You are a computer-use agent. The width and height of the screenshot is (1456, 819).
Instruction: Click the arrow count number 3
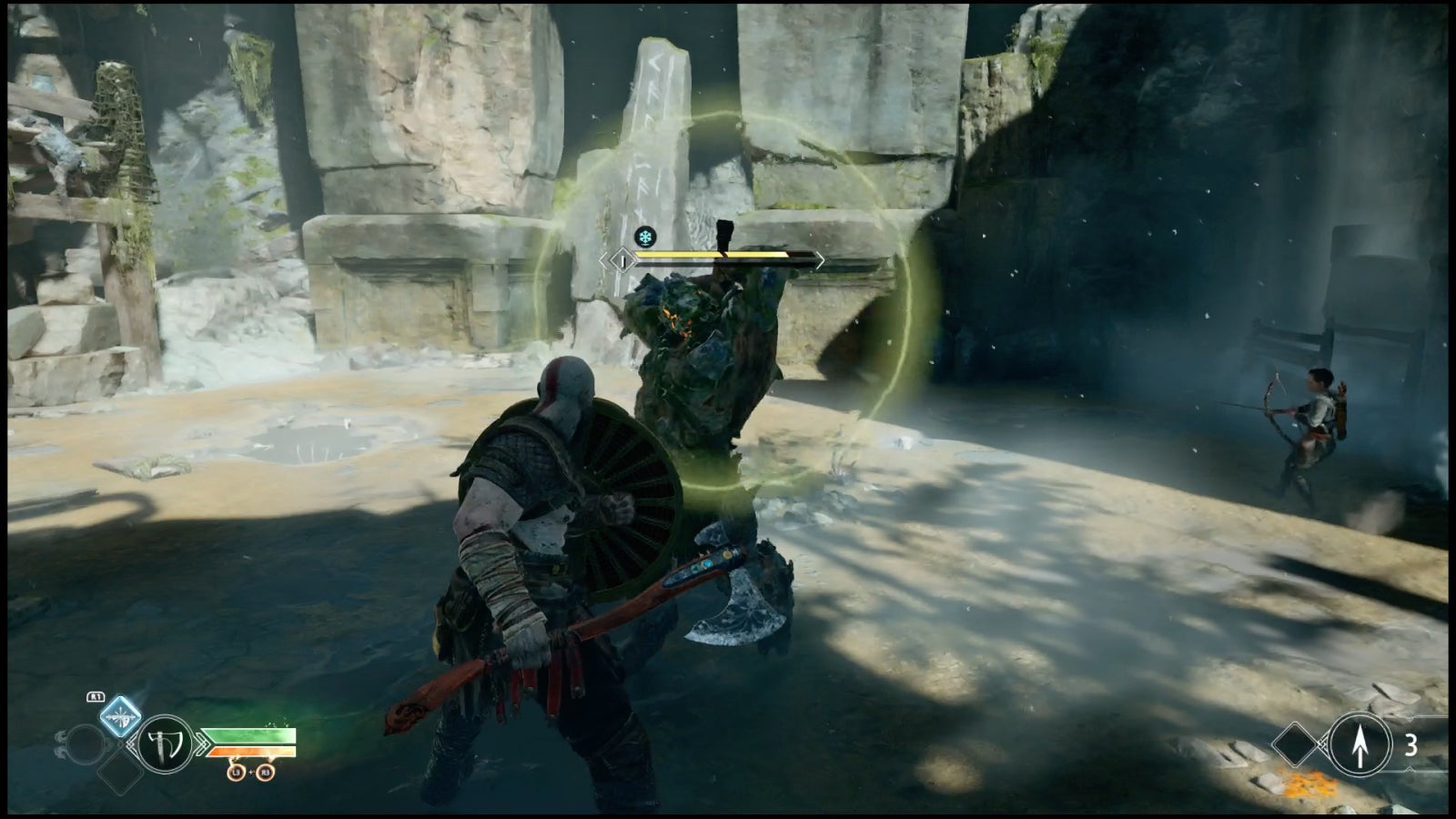pos(1411,745)
